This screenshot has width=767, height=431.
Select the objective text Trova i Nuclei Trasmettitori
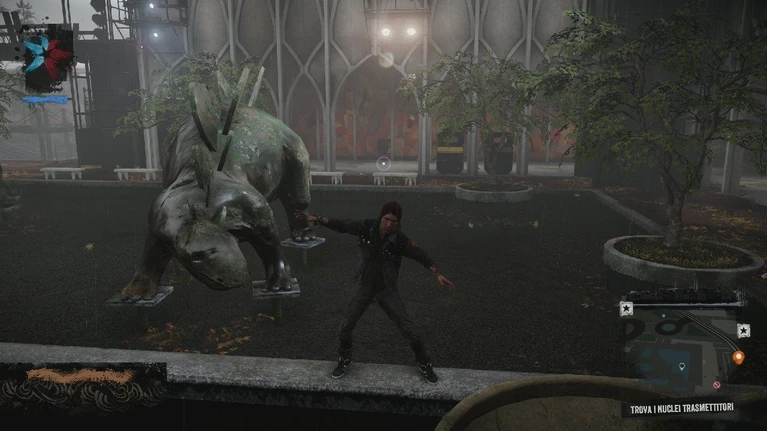click(x=684, y=409)
